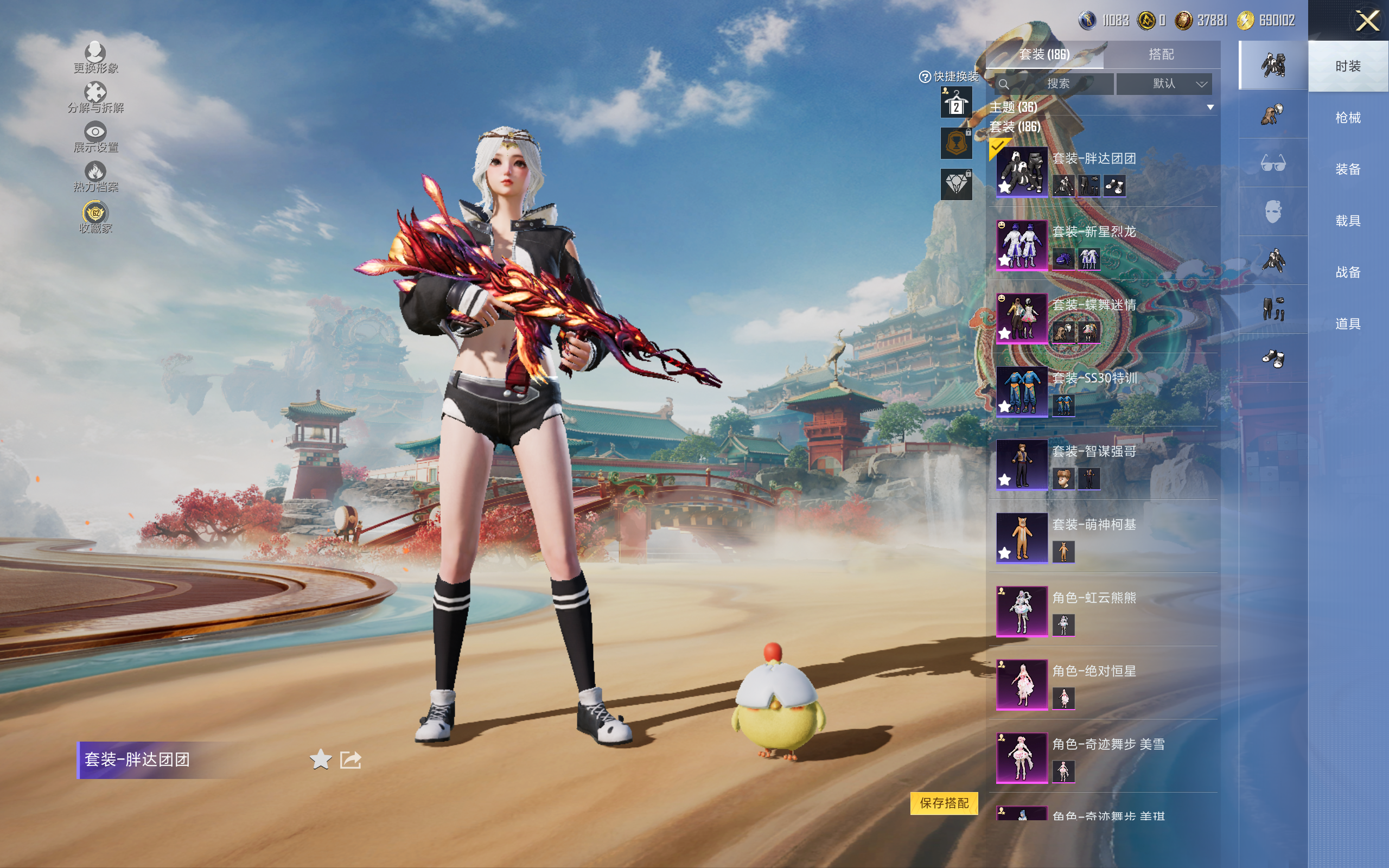This screenshot has width=1389, height=868.
Task: Open the 默认 sort dropdown
Action: pos(1164,84)
